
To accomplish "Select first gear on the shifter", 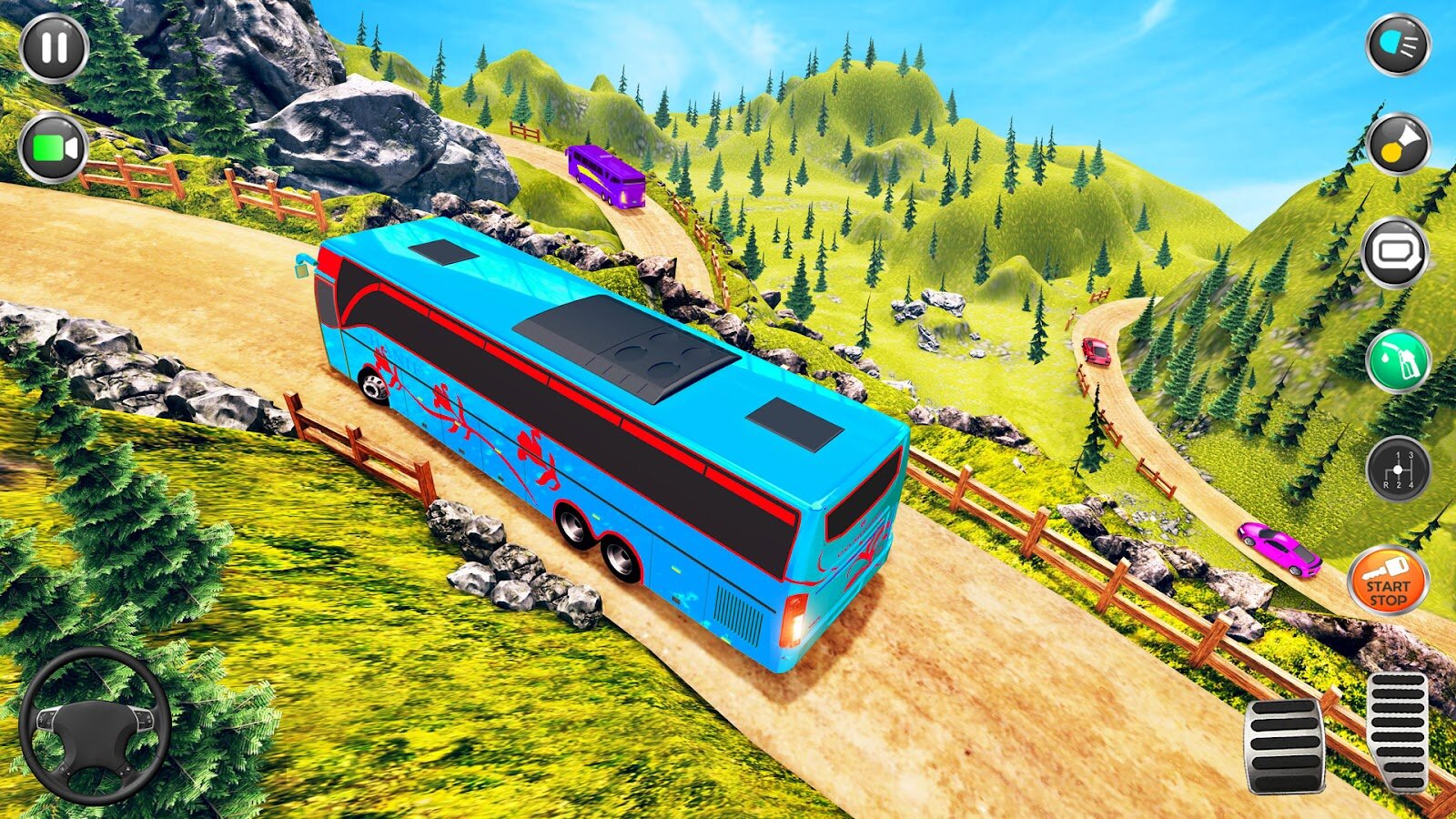I will 1398,455.
